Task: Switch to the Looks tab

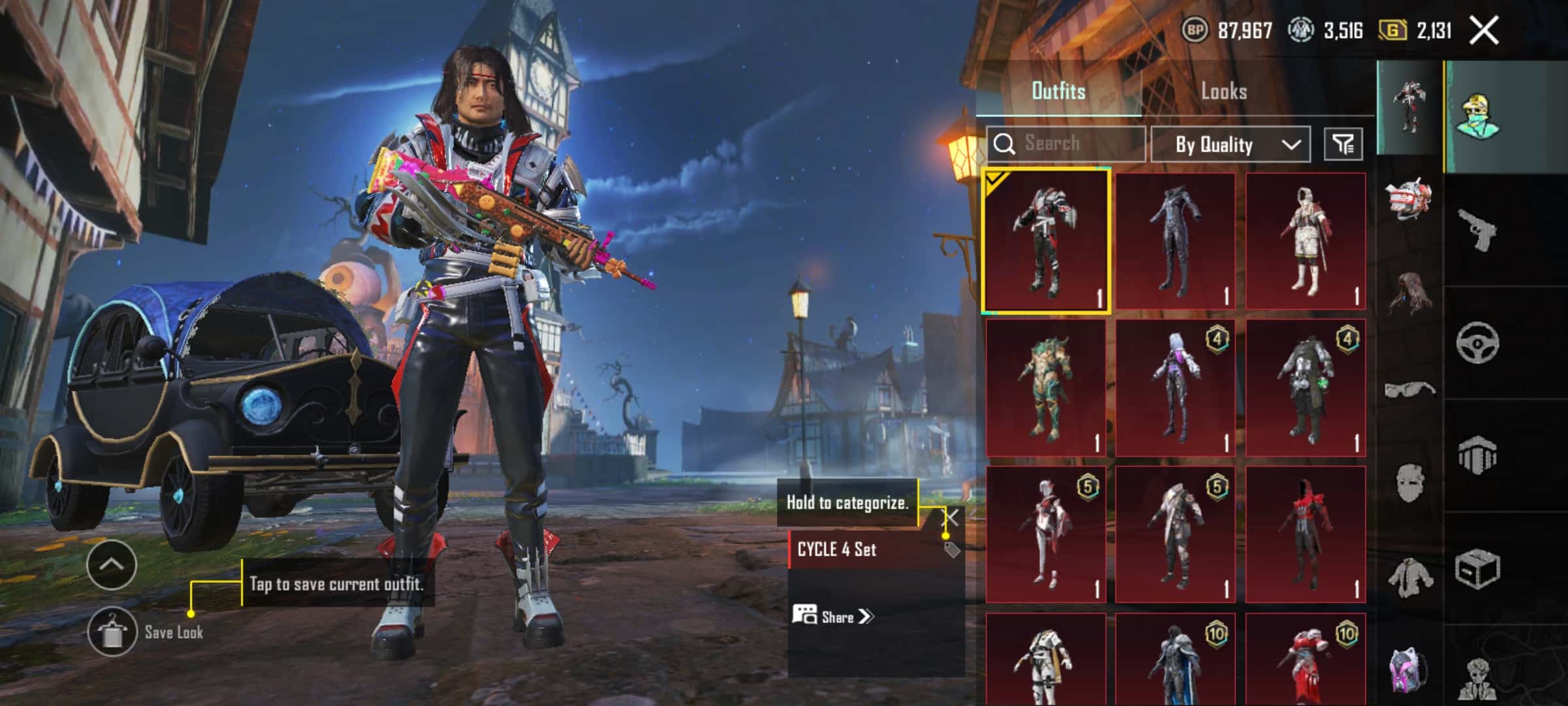Action: (x=1224, y=92)
